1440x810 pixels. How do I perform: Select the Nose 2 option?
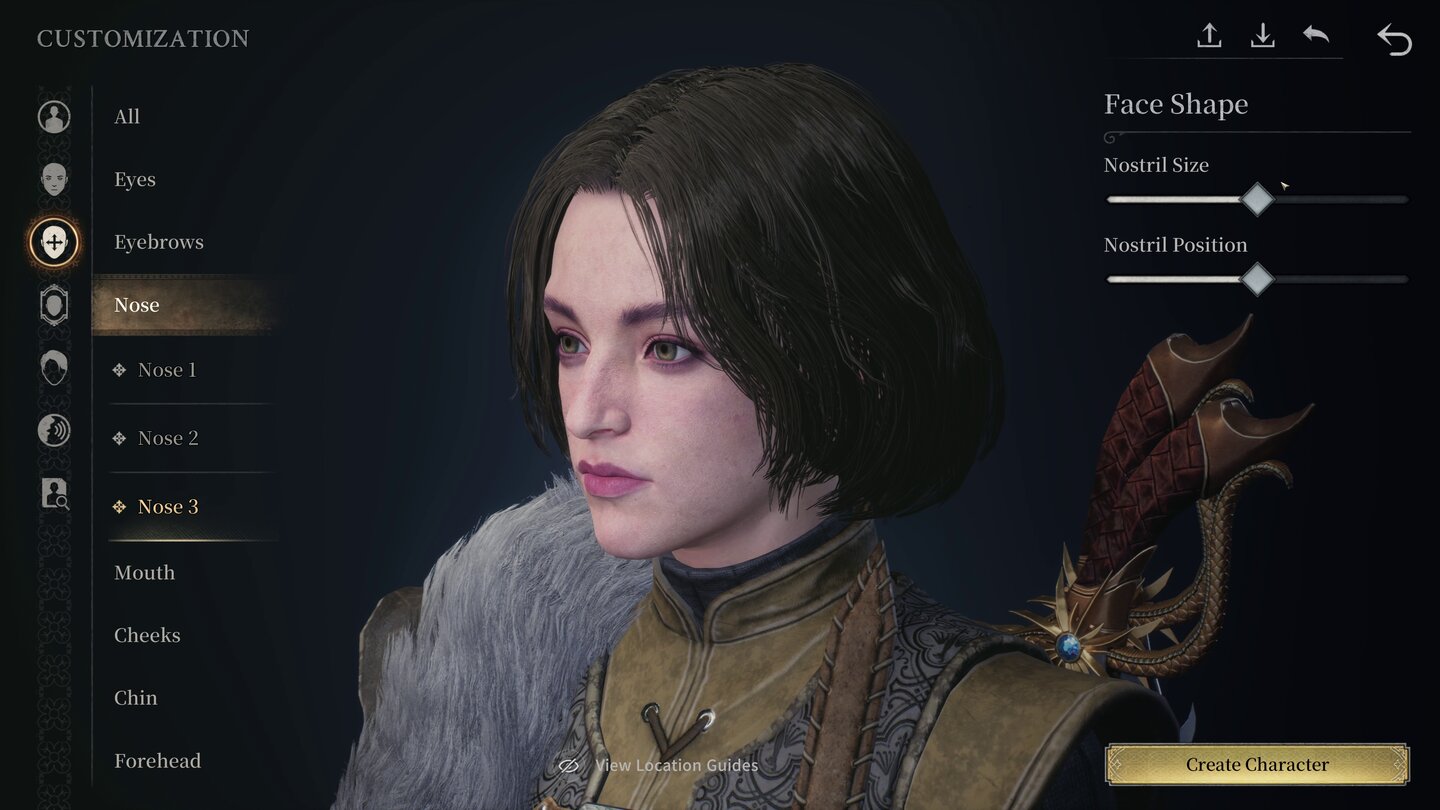[x=168, y=438]
